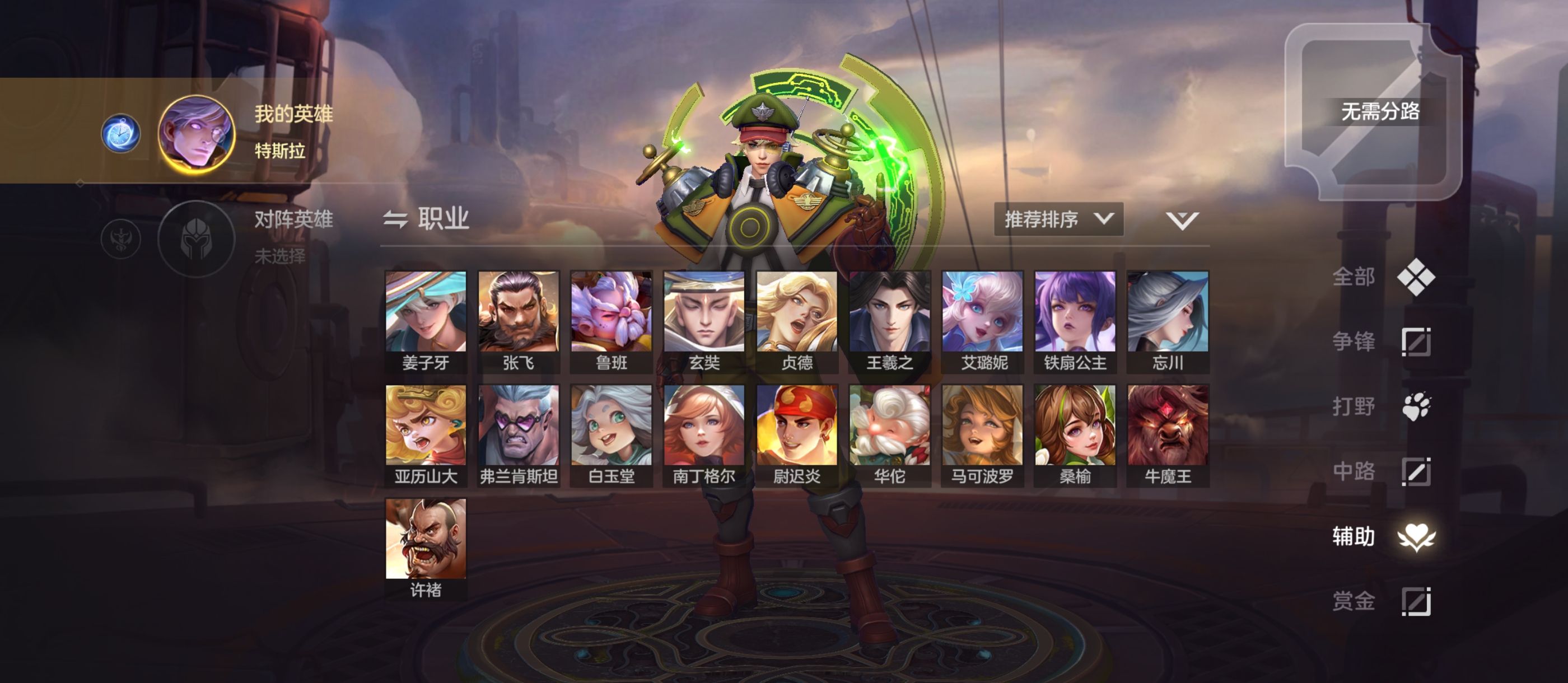1568x683 pixels.
Task: Click my hero 特斯拉 avatar
Action: point(197,134)
